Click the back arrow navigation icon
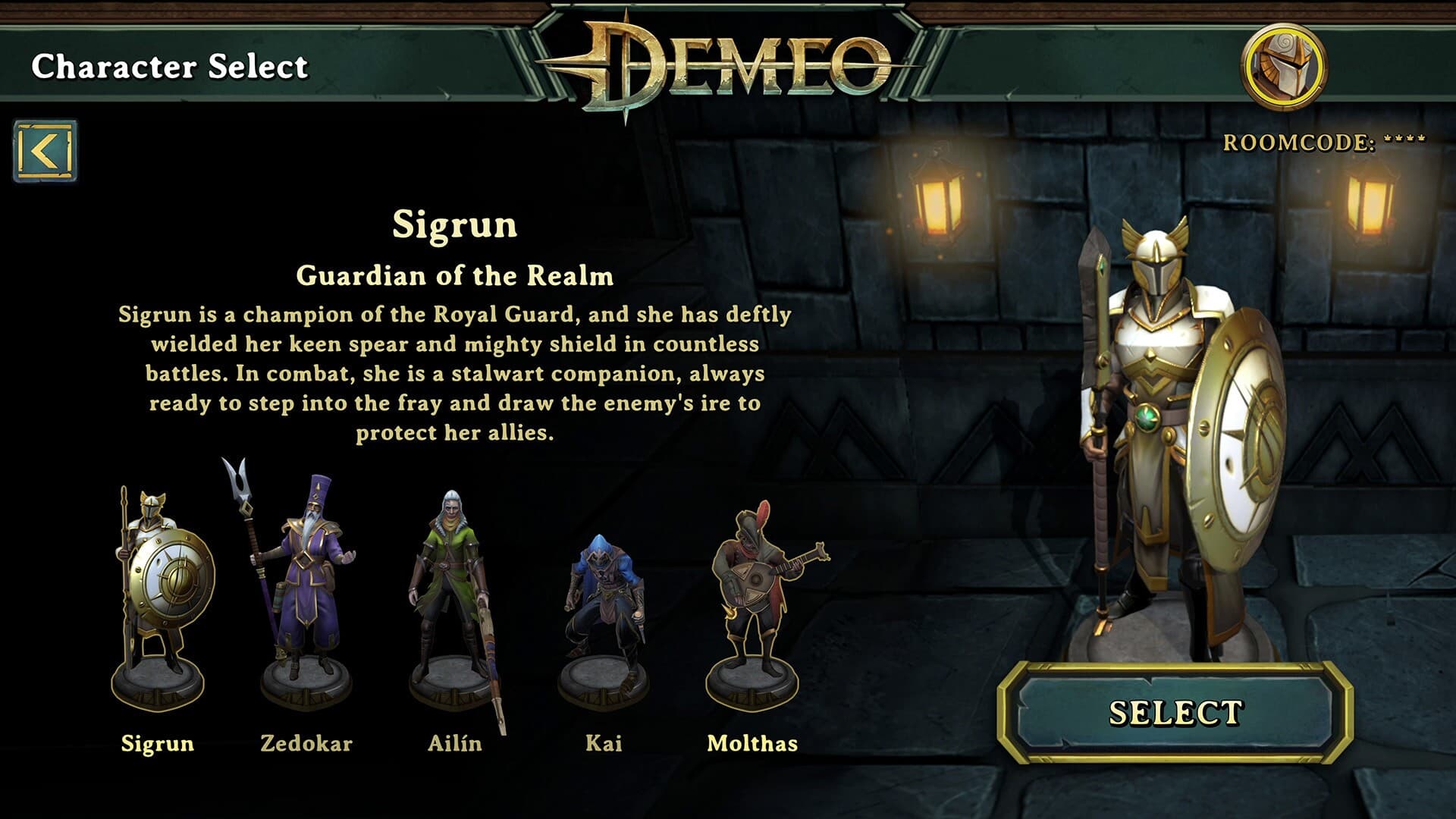The width and height of the screenshot is (1456, 819). point(43,149)
